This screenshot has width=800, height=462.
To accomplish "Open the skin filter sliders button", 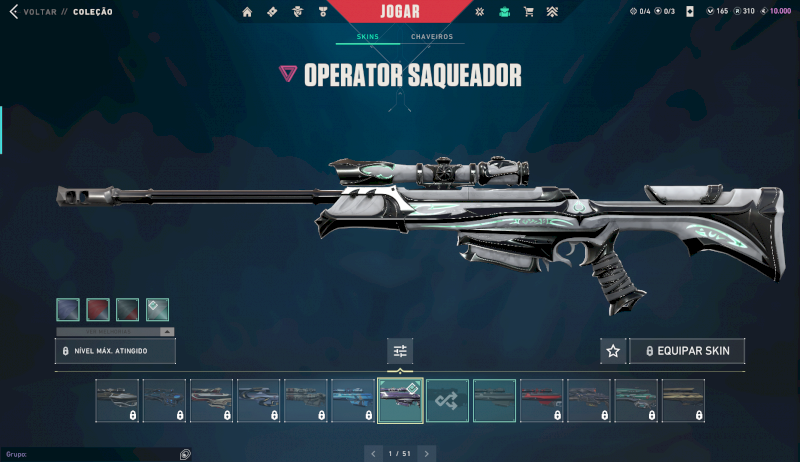I will click(x=400, y=351).
